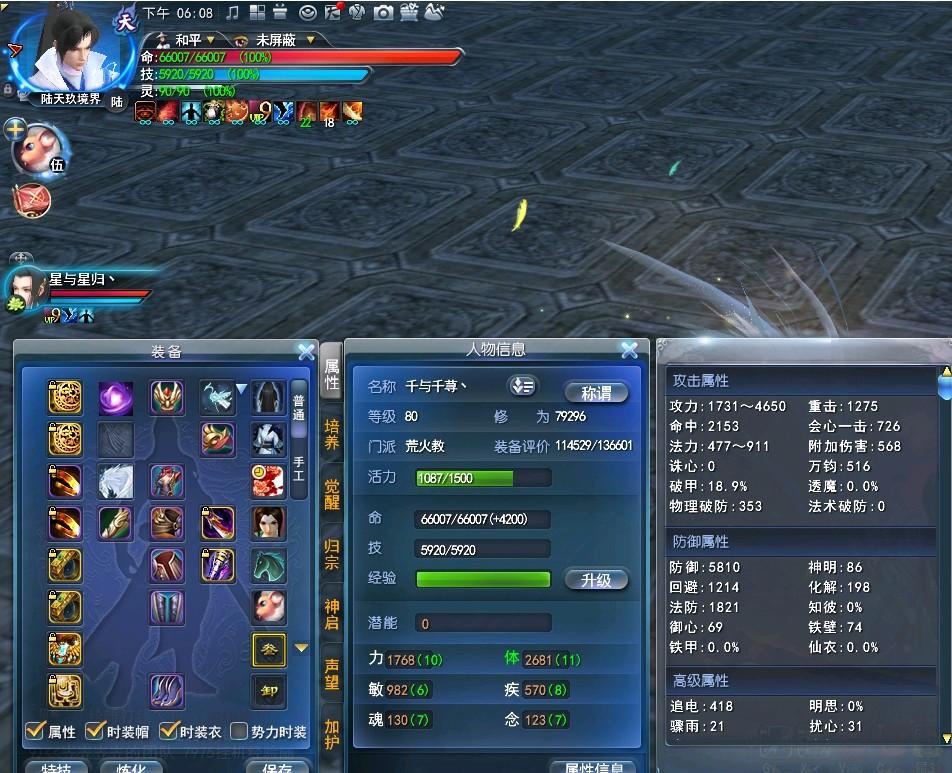
Task: Close the 人物信息 character info window
Action: click(629, 350)
